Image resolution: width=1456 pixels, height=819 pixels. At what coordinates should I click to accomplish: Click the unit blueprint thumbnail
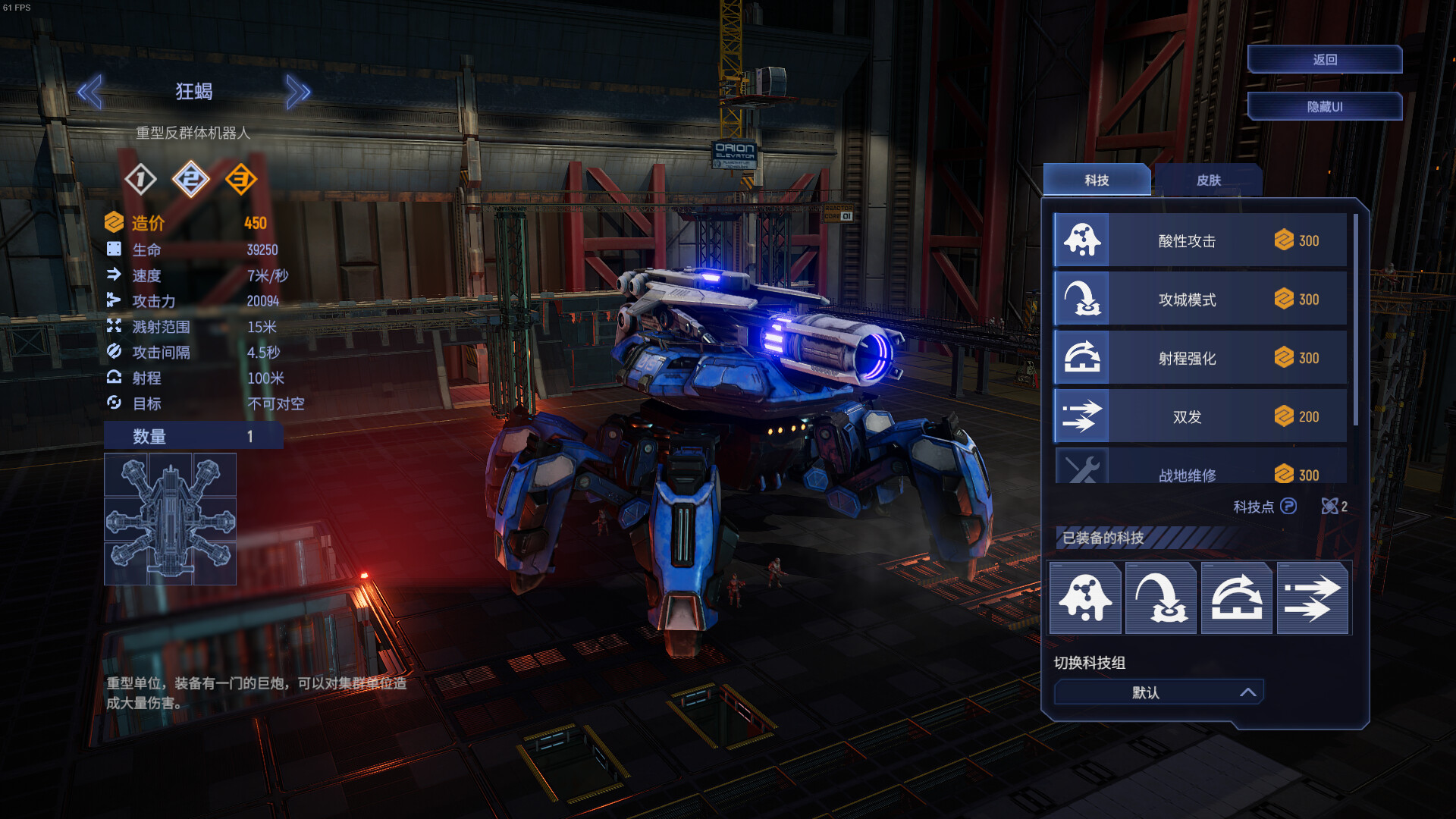170,519
